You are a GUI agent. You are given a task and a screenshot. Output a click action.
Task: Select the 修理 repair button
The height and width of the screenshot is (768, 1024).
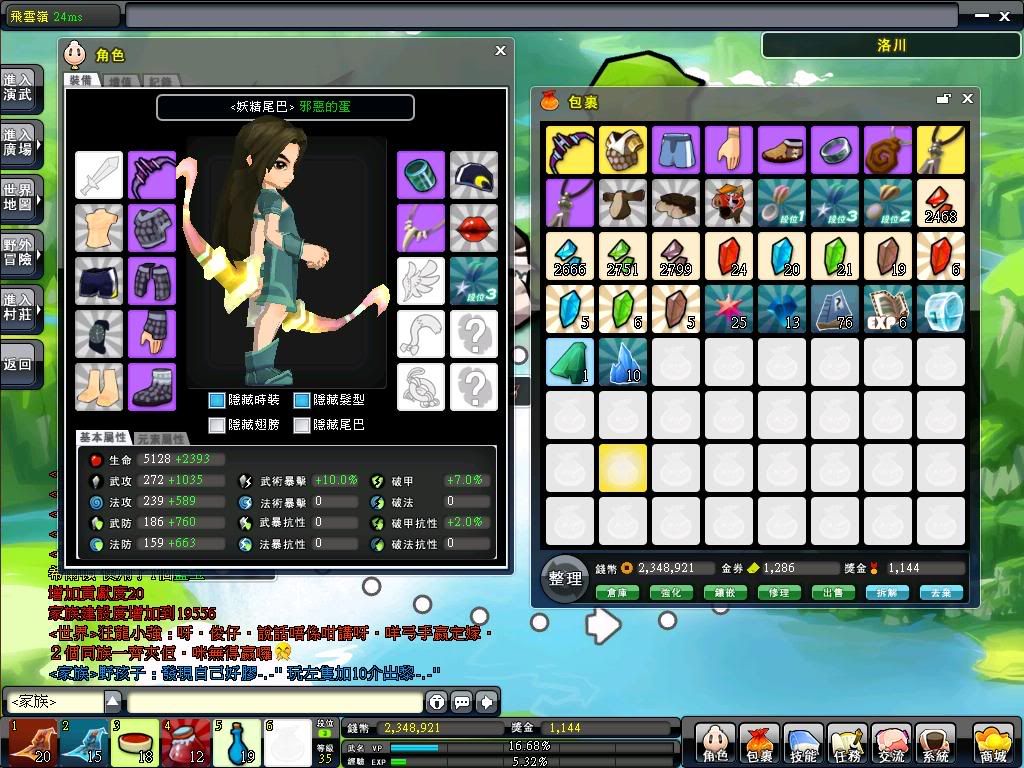click(x=779, y=593)
